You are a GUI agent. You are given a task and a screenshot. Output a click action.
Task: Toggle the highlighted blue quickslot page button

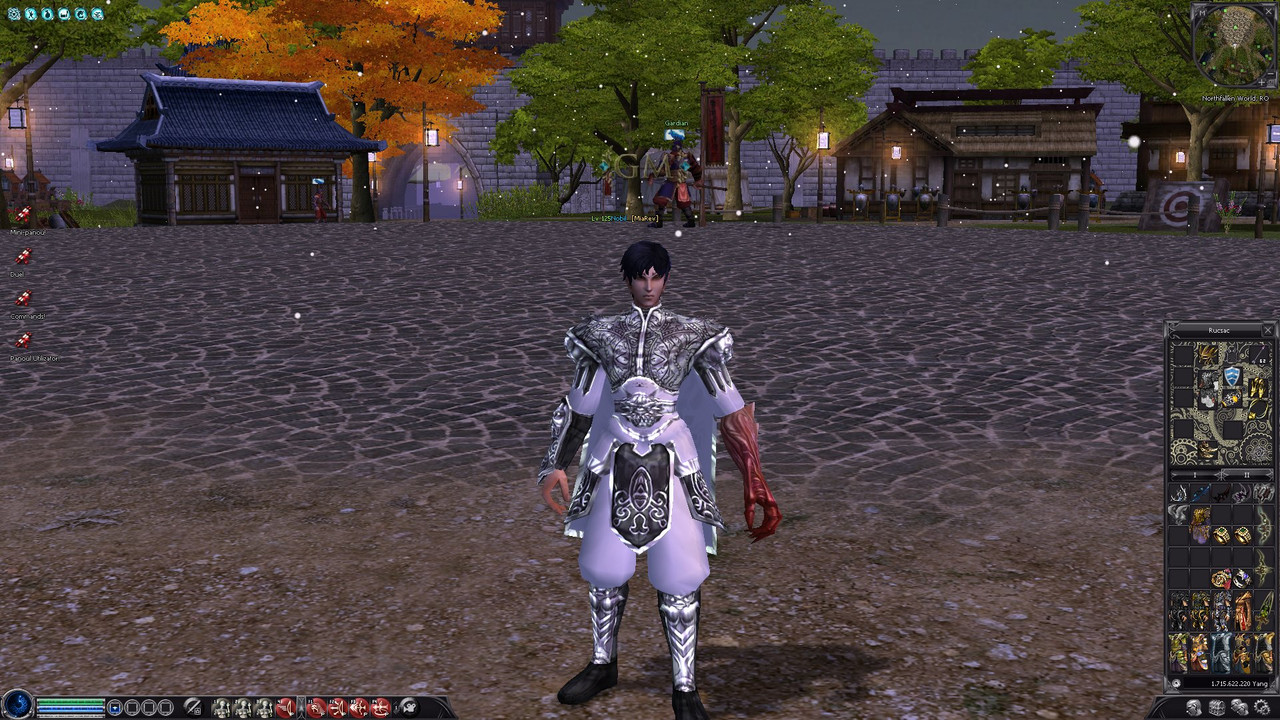coord(116,706)
